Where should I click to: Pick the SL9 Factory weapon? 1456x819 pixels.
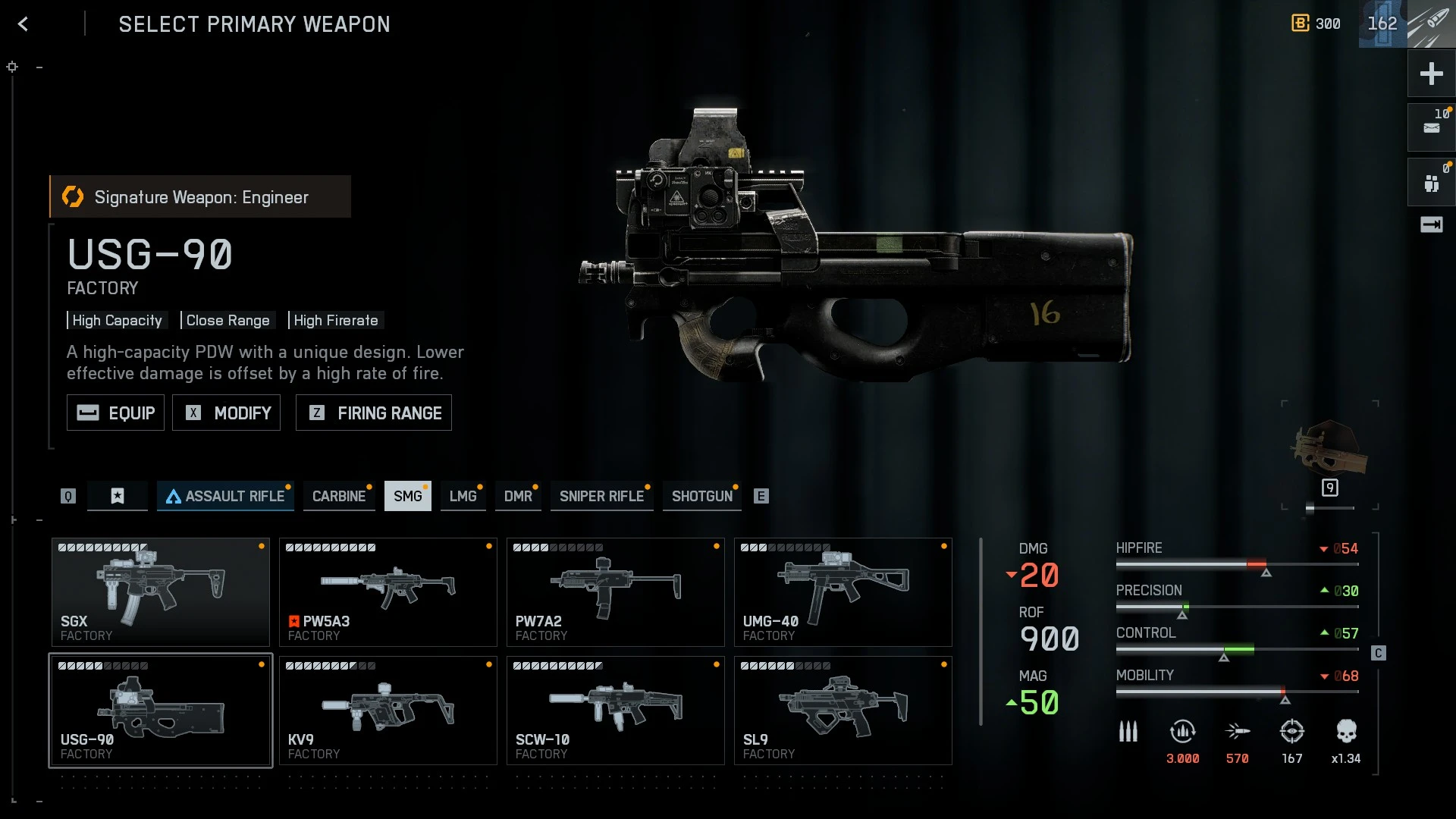(x=843, y=711)
